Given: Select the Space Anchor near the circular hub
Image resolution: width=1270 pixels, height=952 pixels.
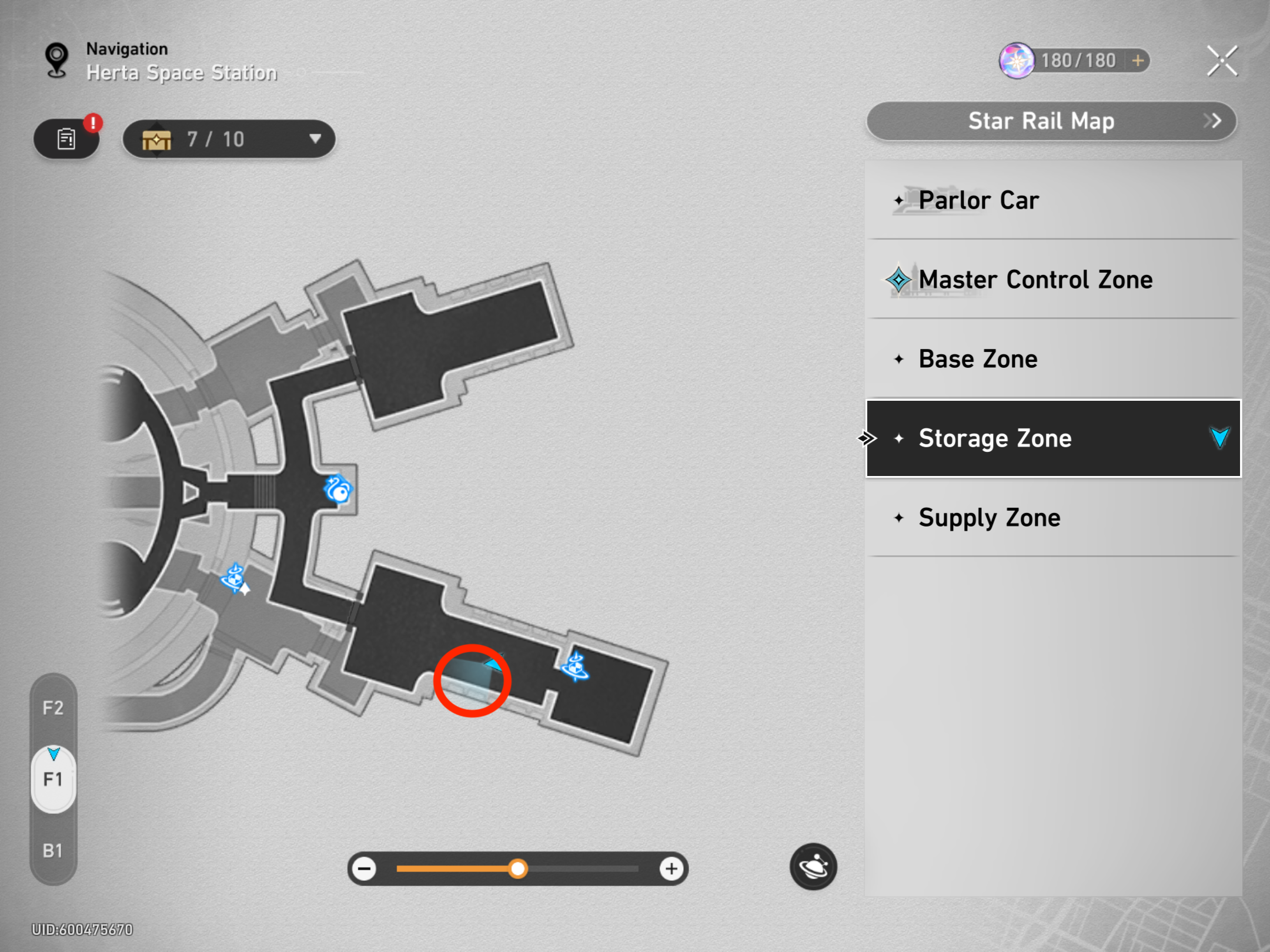Looking at the screenshot, I should (x=235, y=578).
